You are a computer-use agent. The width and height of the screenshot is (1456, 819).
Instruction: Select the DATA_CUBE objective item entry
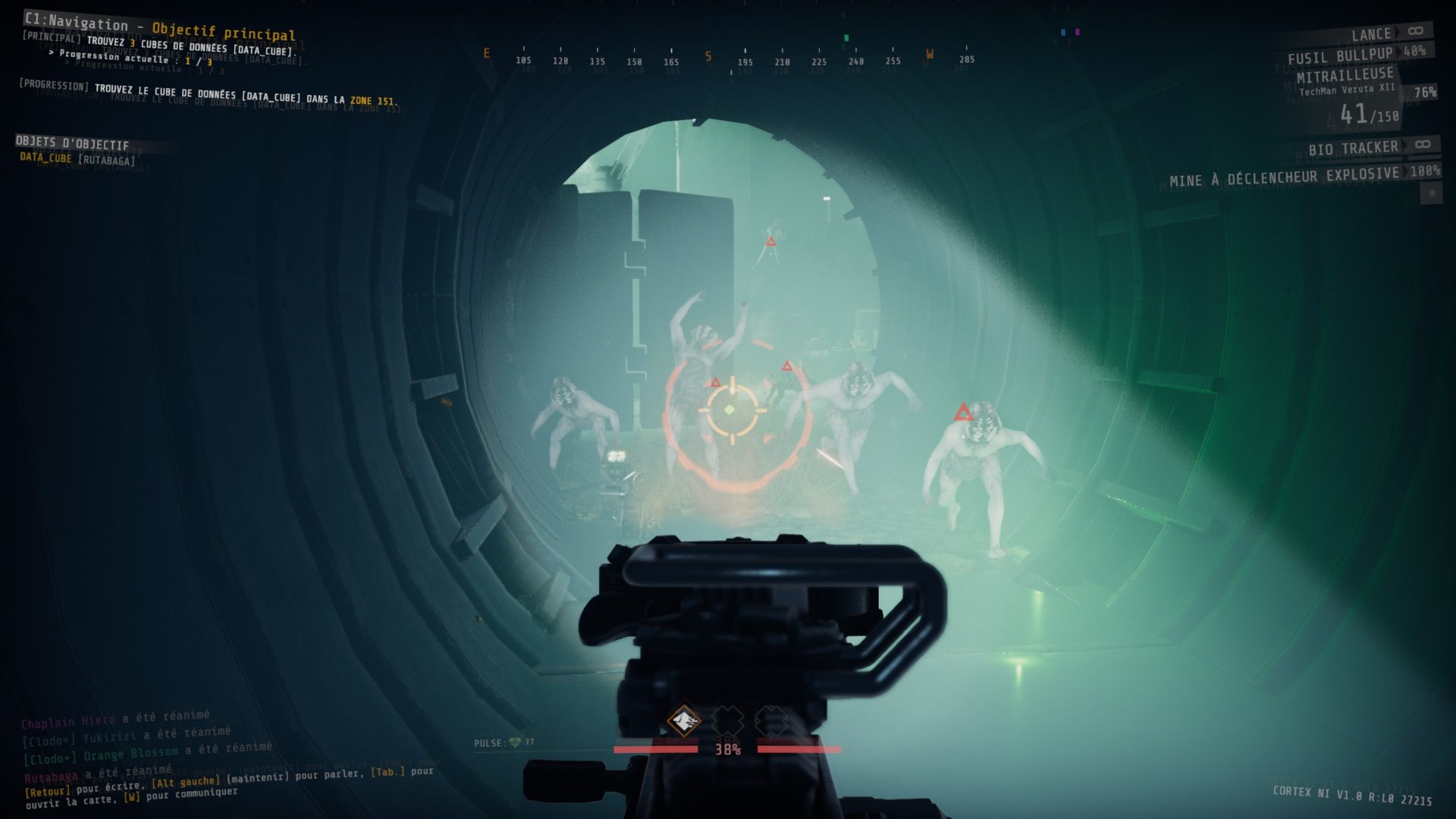pyautogui.click(x=77, y=158)
